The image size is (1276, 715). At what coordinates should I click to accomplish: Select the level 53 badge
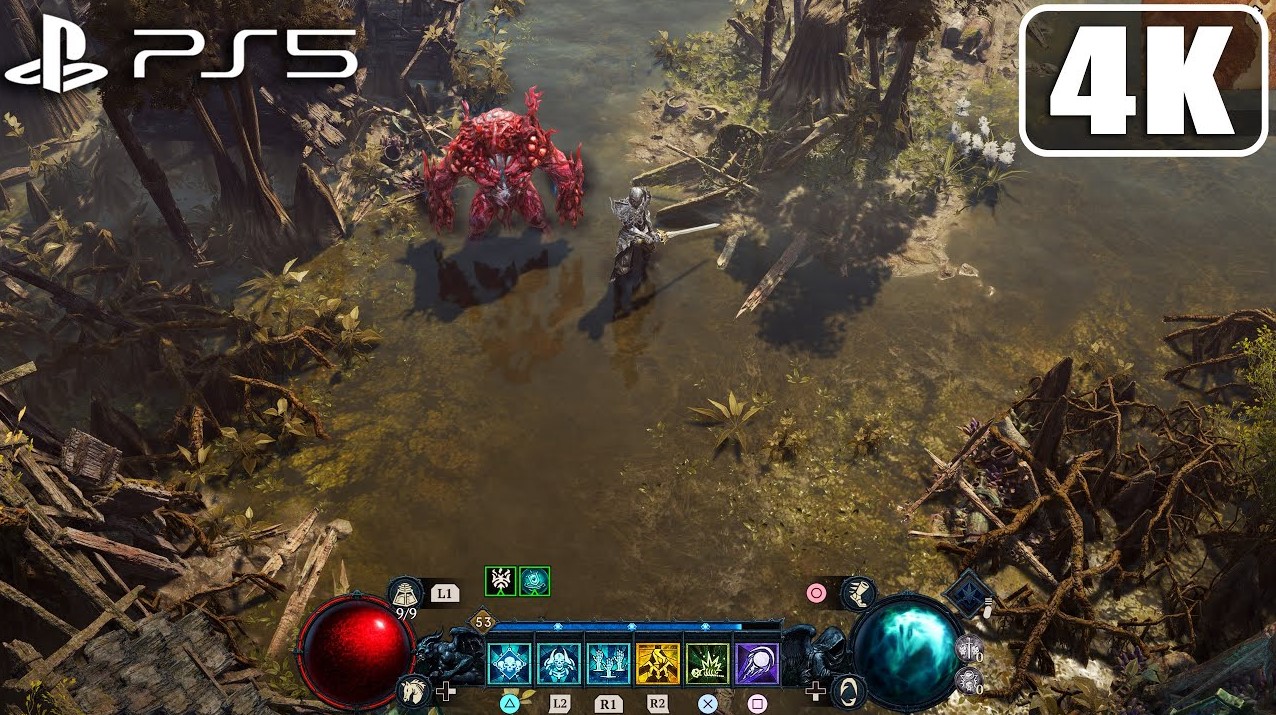(484, 623)
